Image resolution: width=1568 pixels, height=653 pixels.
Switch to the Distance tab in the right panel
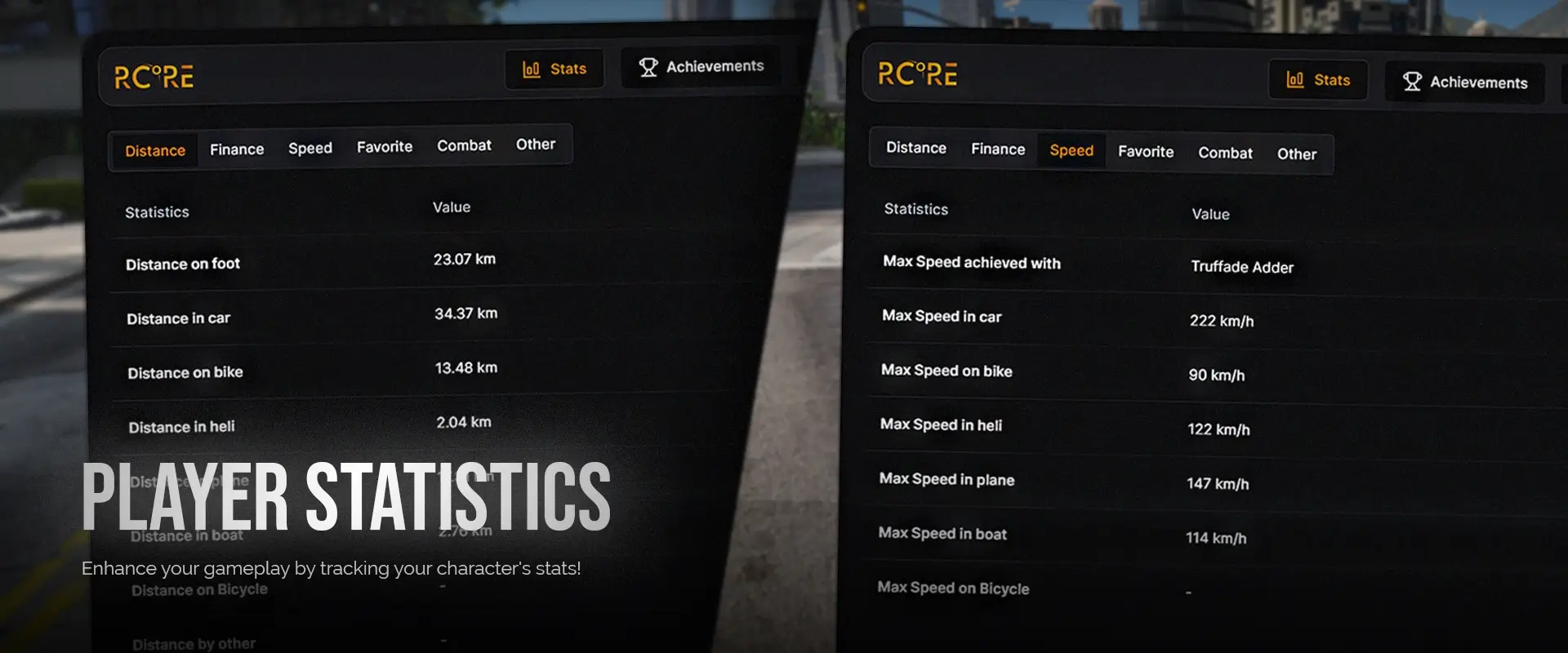[915, 148]
